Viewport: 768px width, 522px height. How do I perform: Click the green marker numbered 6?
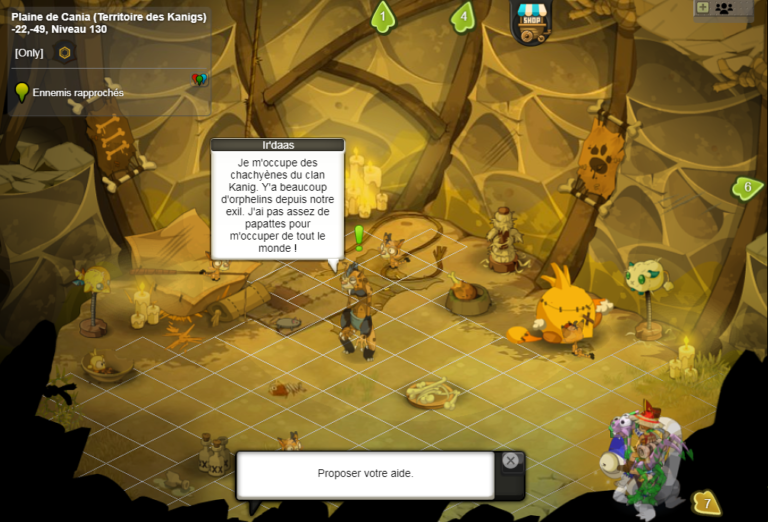point(745,187)
